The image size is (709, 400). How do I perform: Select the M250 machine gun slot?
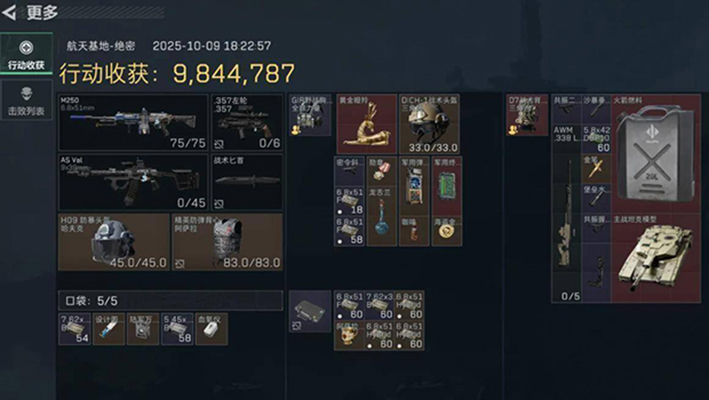point(133,123)
